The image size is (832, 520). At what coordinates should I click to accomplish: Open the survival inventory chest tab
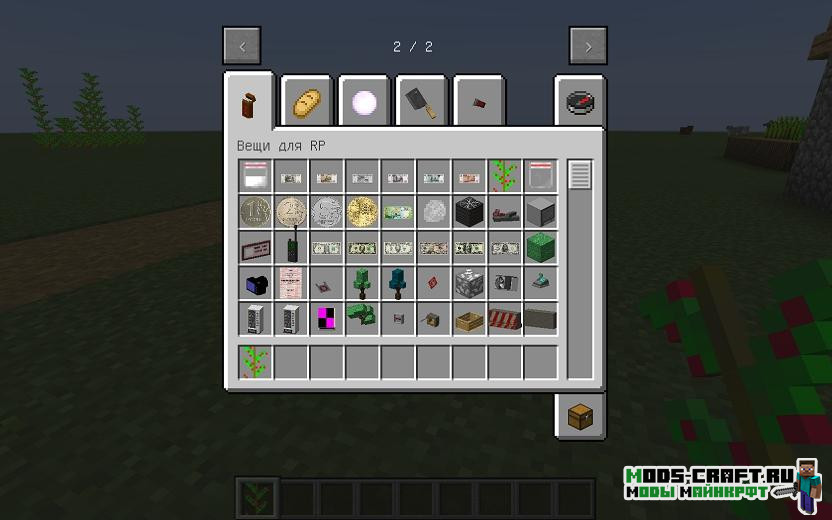click(x=579, y=416)
